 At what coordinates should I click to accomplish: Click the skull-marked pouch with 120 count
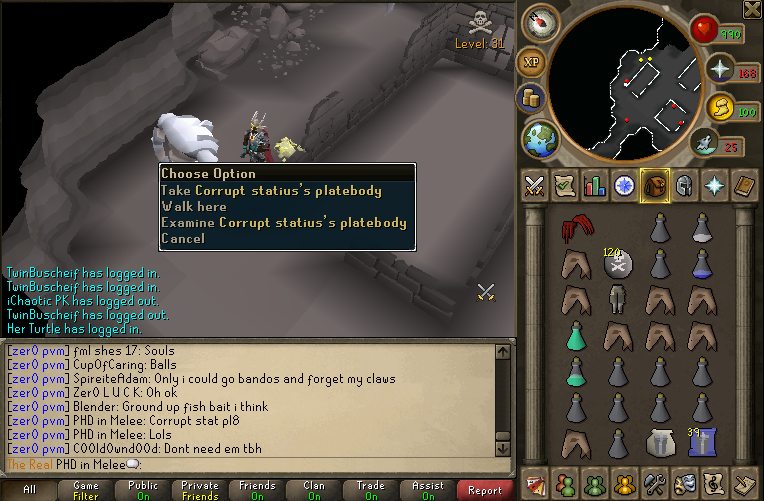click(x=617, y=264)
